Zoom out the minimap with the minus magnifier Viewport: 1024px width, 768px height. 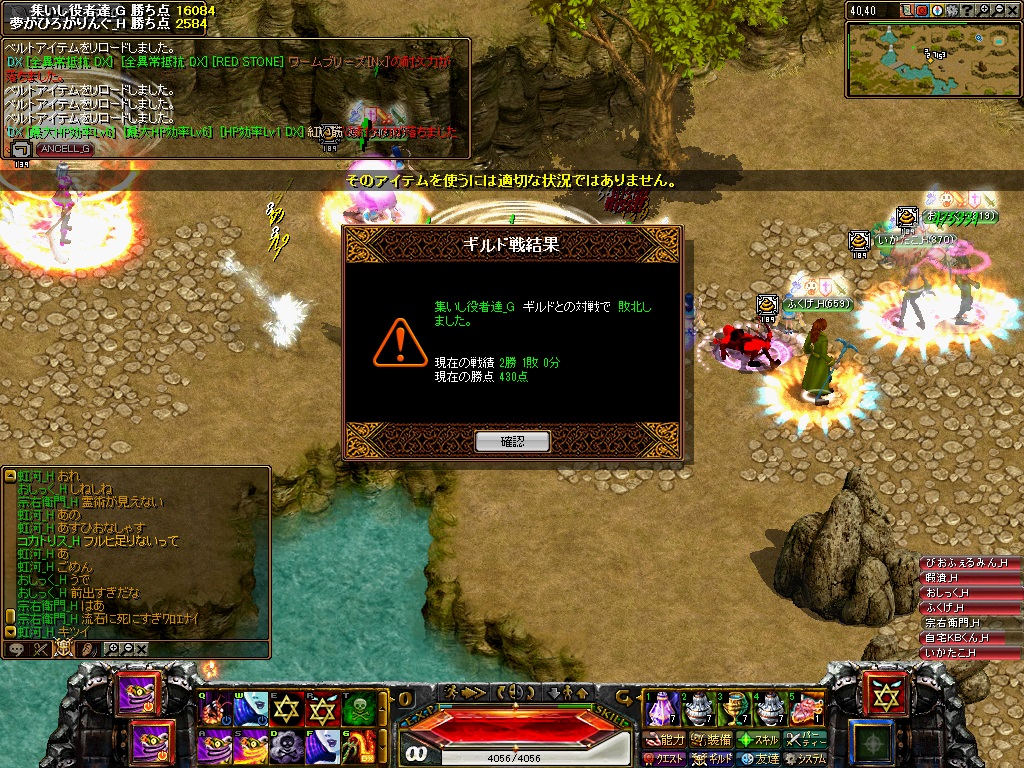[x=997, y=10]
